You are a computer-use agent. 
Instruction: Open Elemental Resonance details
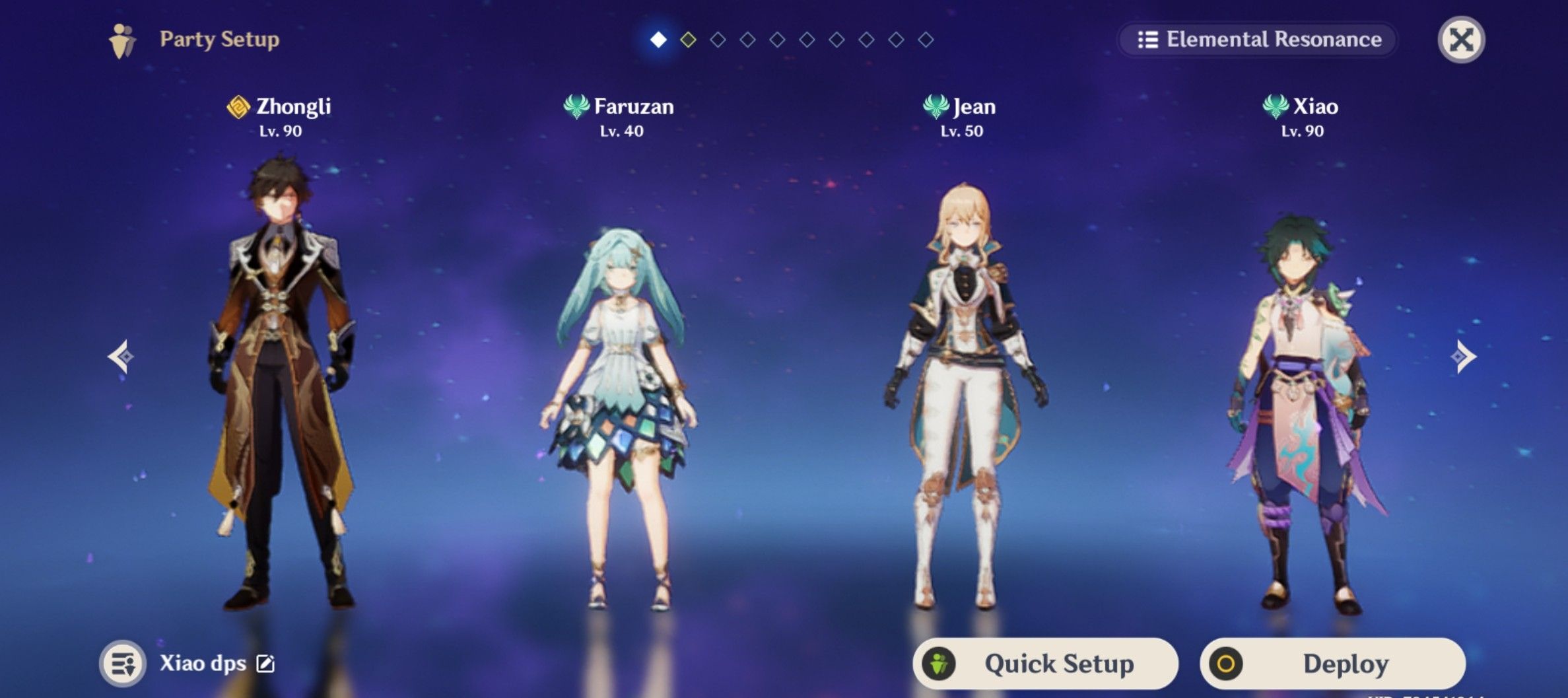(x=1254, y=40)
